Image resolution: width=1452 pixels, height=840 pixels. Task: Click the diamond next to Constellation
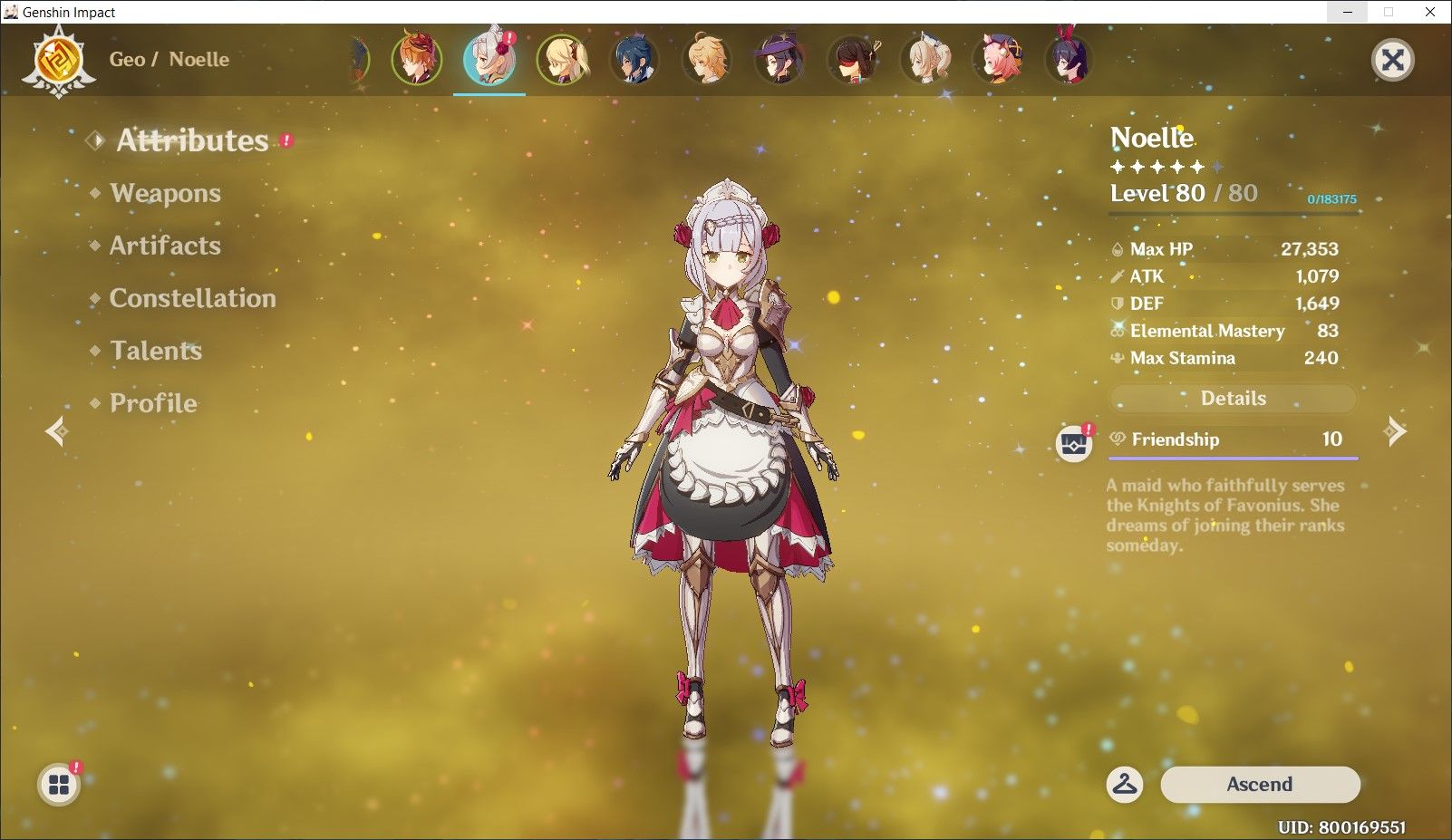click(97, 298)
